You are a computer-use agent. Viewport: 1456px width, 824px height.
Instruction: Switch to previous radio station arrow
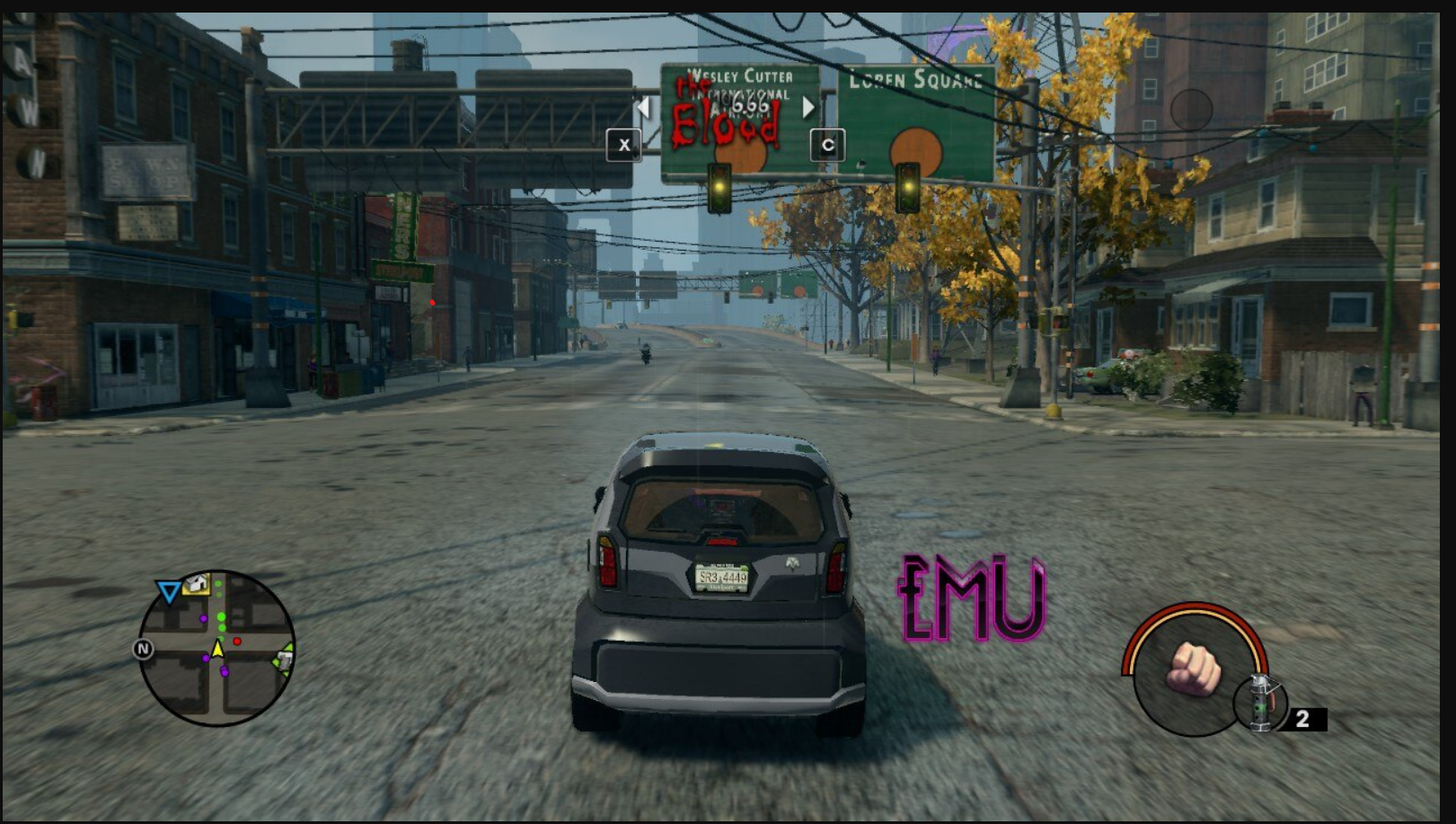pos(642,108)
